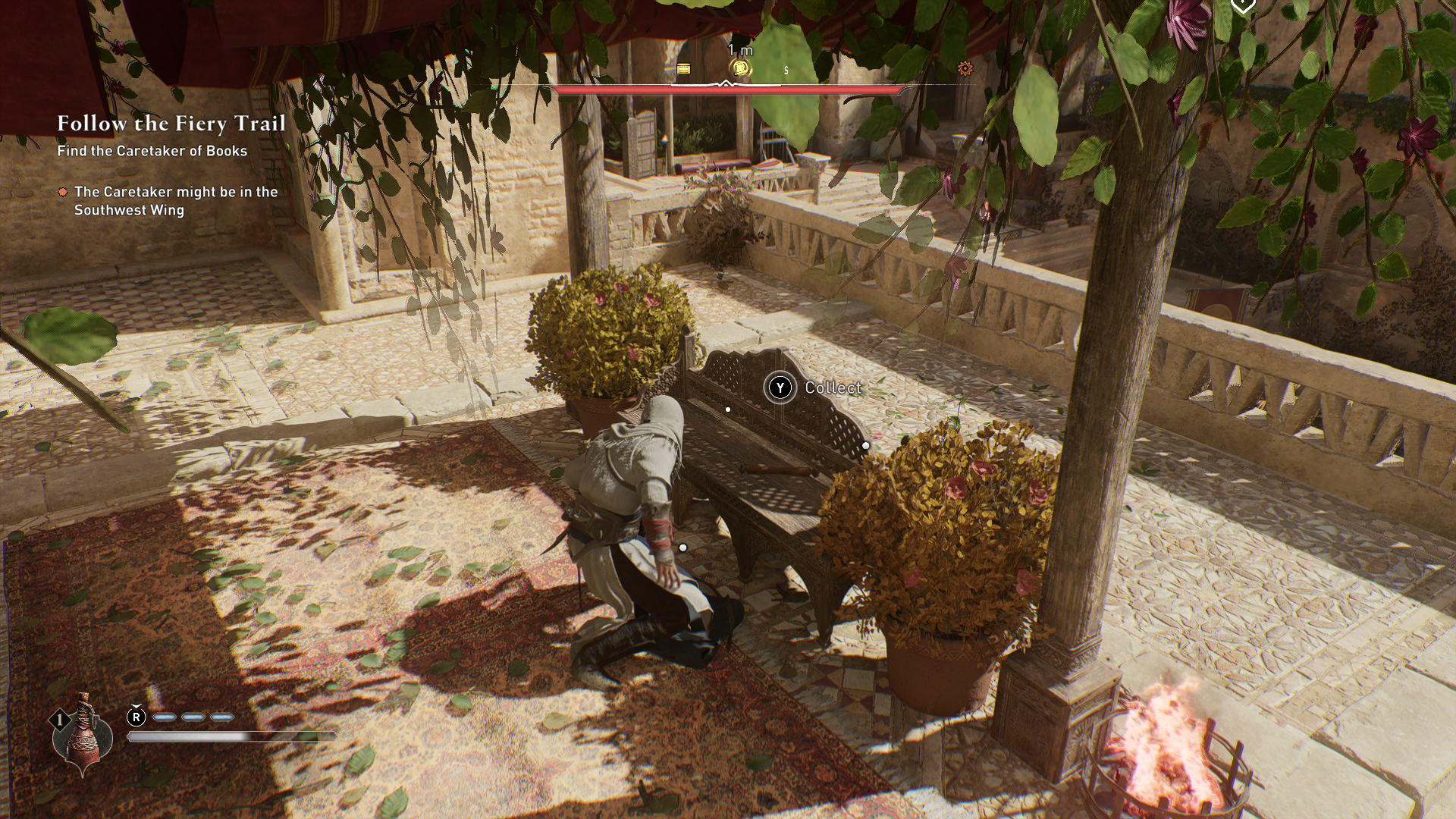Expand the tool selector with the chevron above R
Screen dimensions: 1456x819
[136, 706]
